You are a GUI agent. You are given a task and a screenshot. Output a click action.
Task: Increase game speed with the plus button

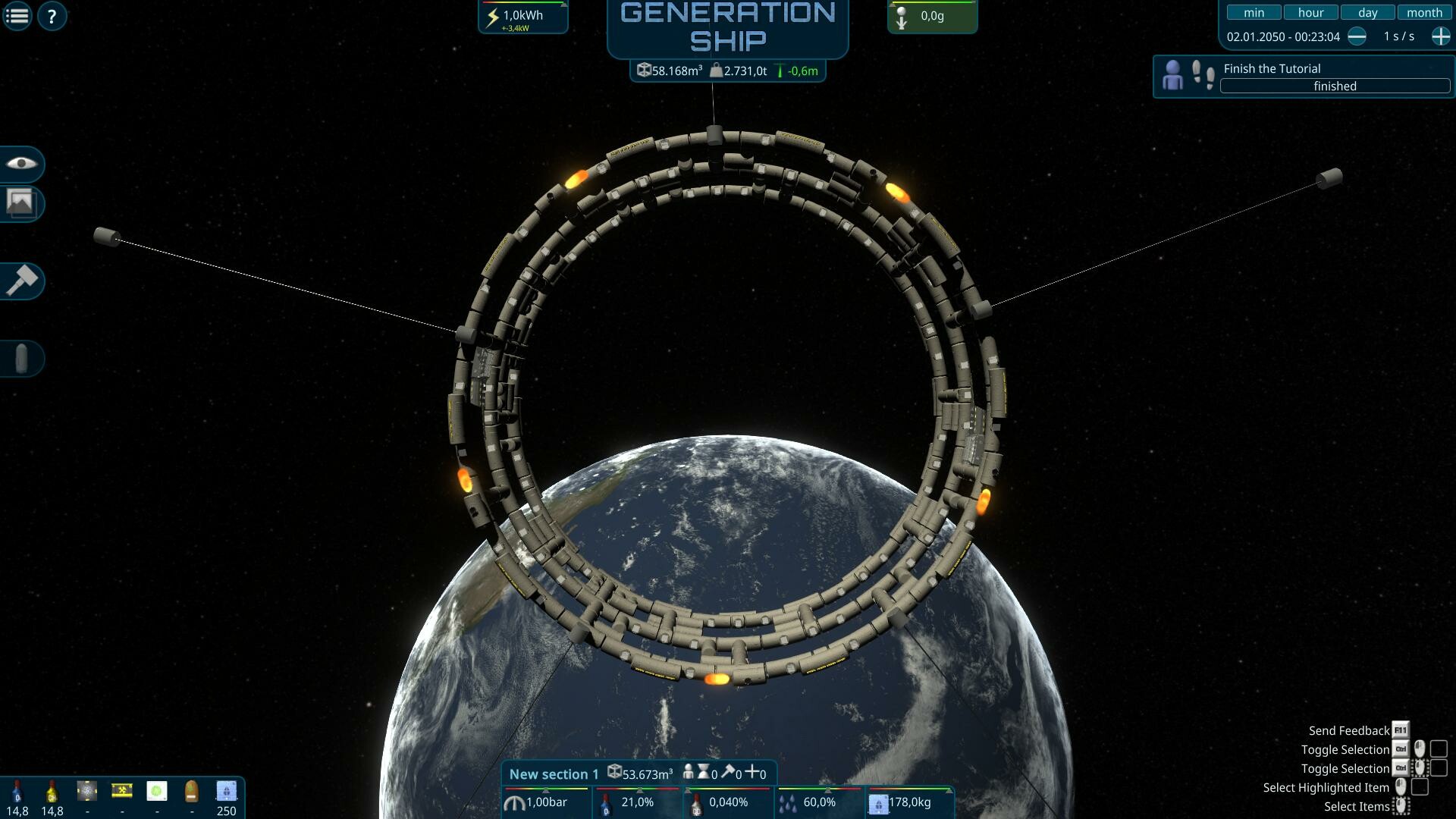1439,36
